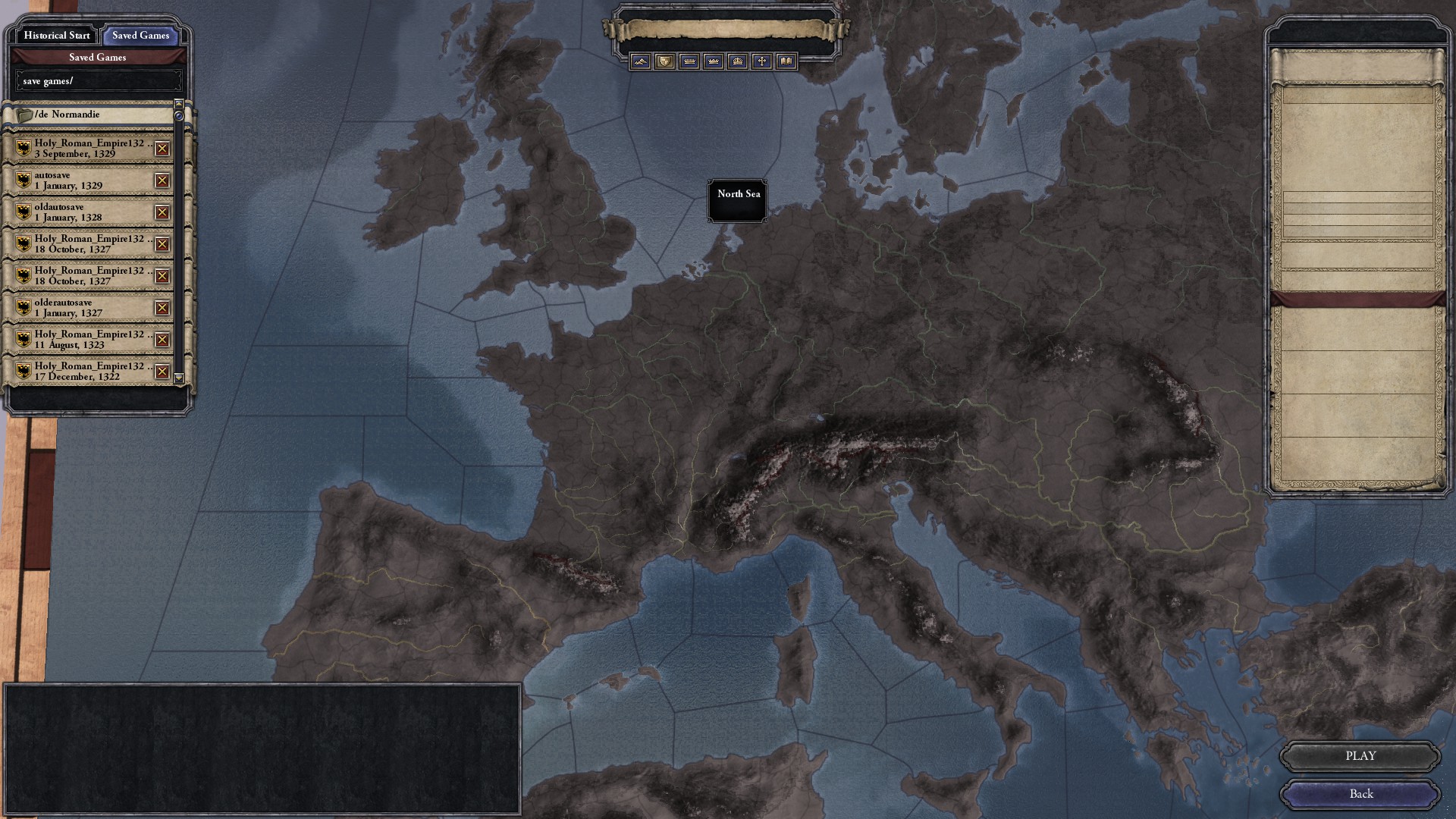The image size is (1456, 819).
Task: Choose the ducal crown filter icon
Action: click(x=713, y=61)
